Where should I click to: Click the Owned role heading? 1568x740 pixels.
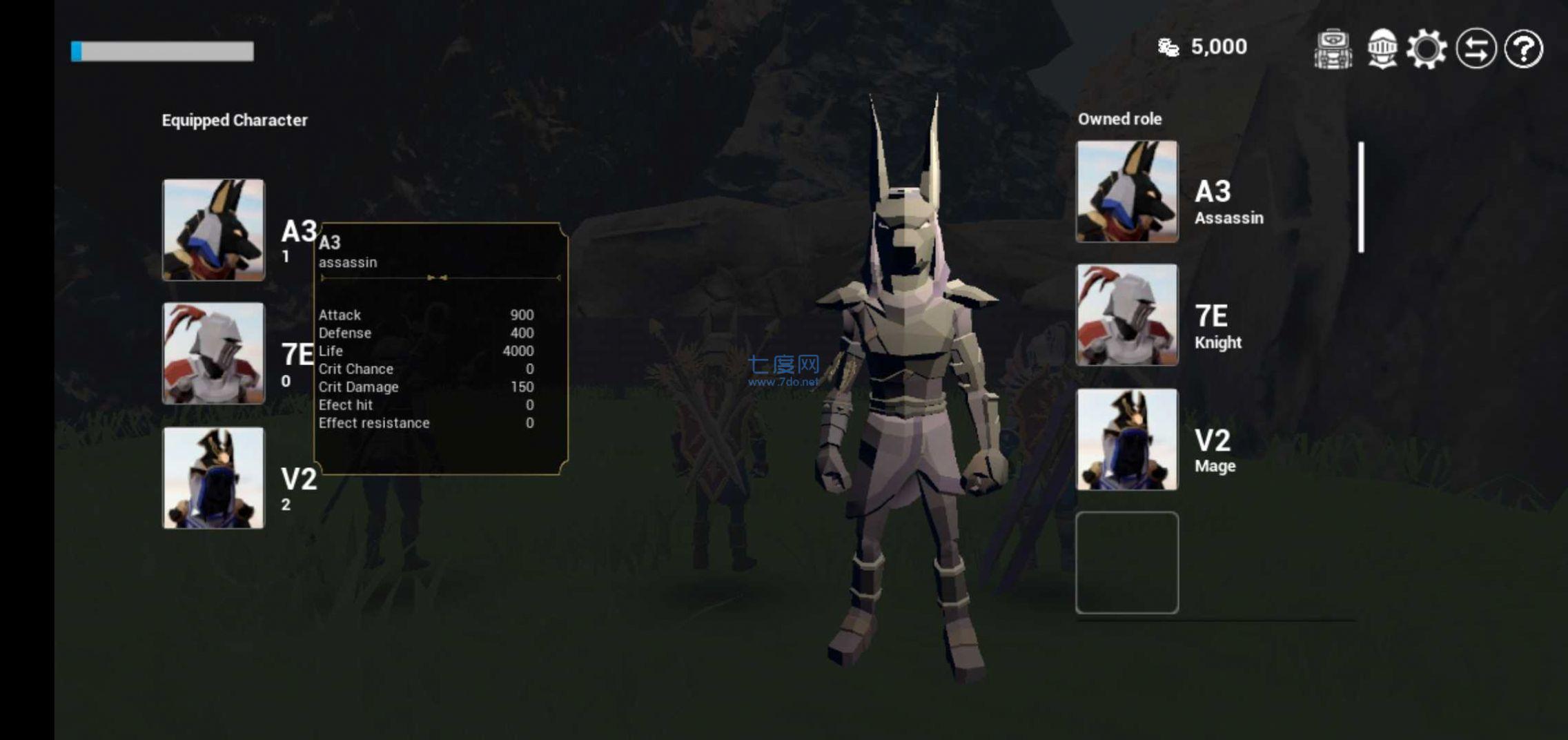tap(1121, 119)
